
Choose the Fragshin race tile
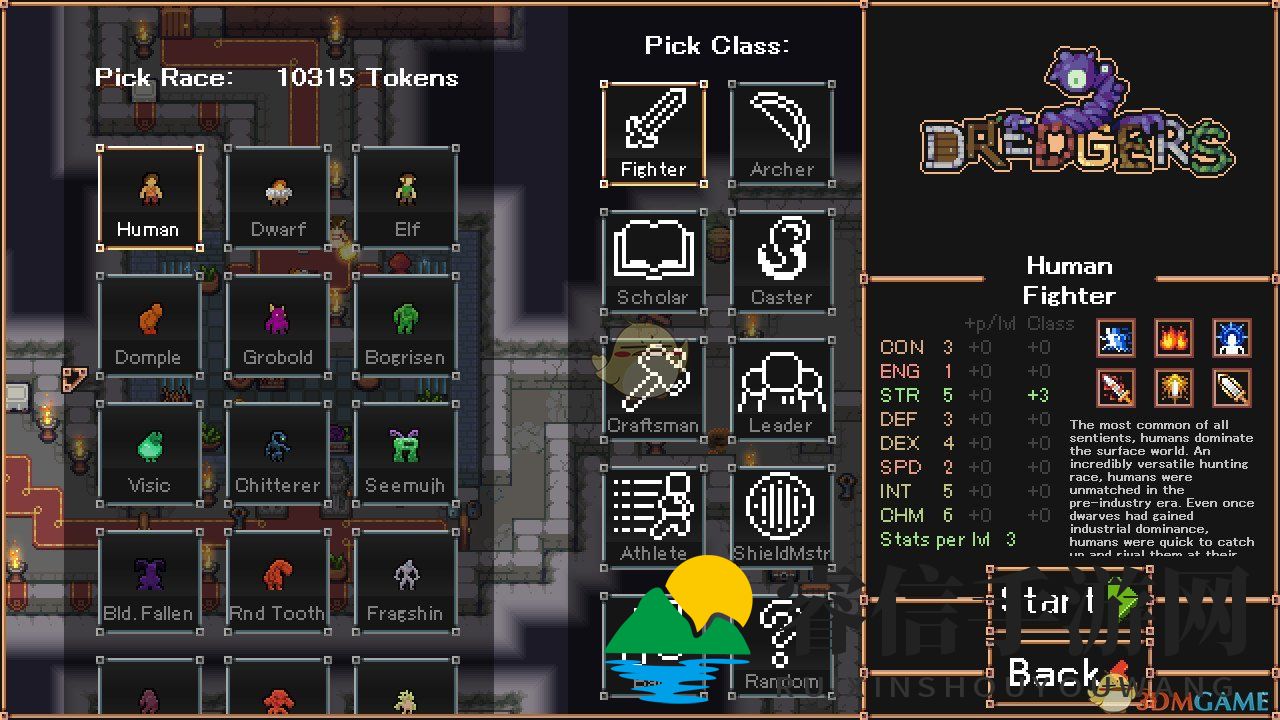406,581
